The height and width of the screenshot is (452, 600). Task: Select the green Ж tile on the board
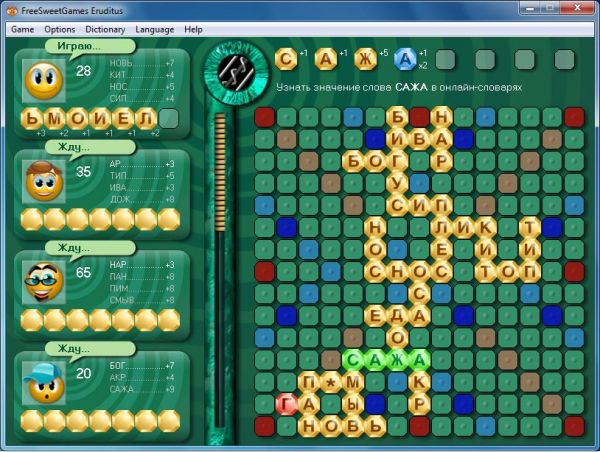(x=397, y=359)
